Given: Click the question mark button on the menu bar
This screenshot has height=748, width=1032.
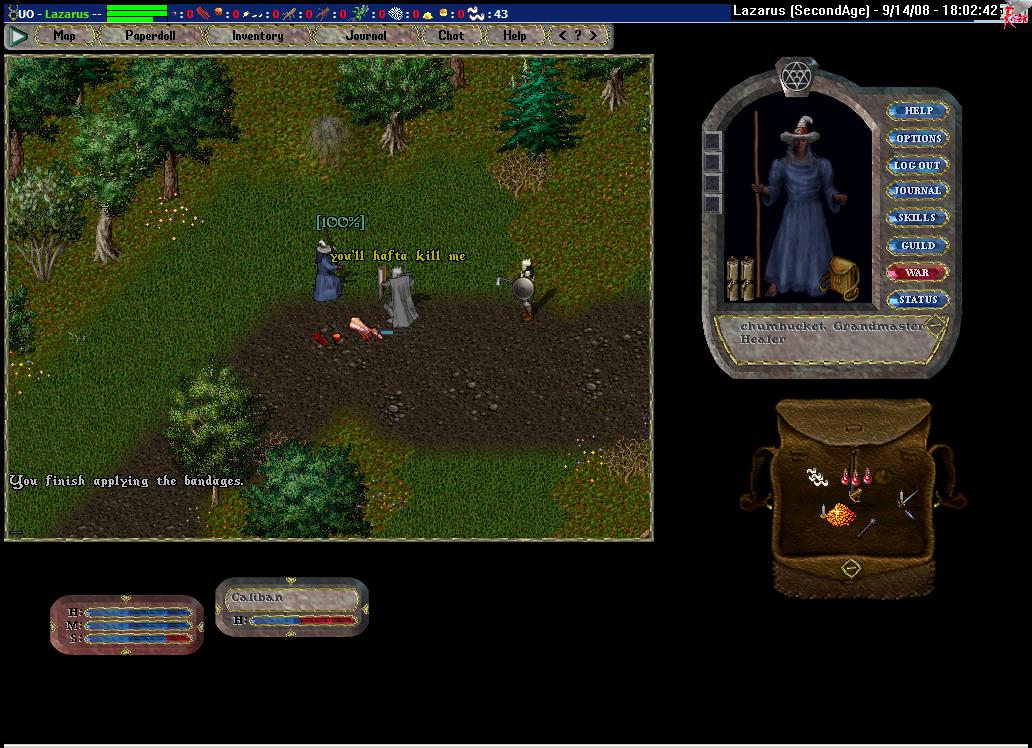Looking at the screenshot, I should click(x=578, y=36).
